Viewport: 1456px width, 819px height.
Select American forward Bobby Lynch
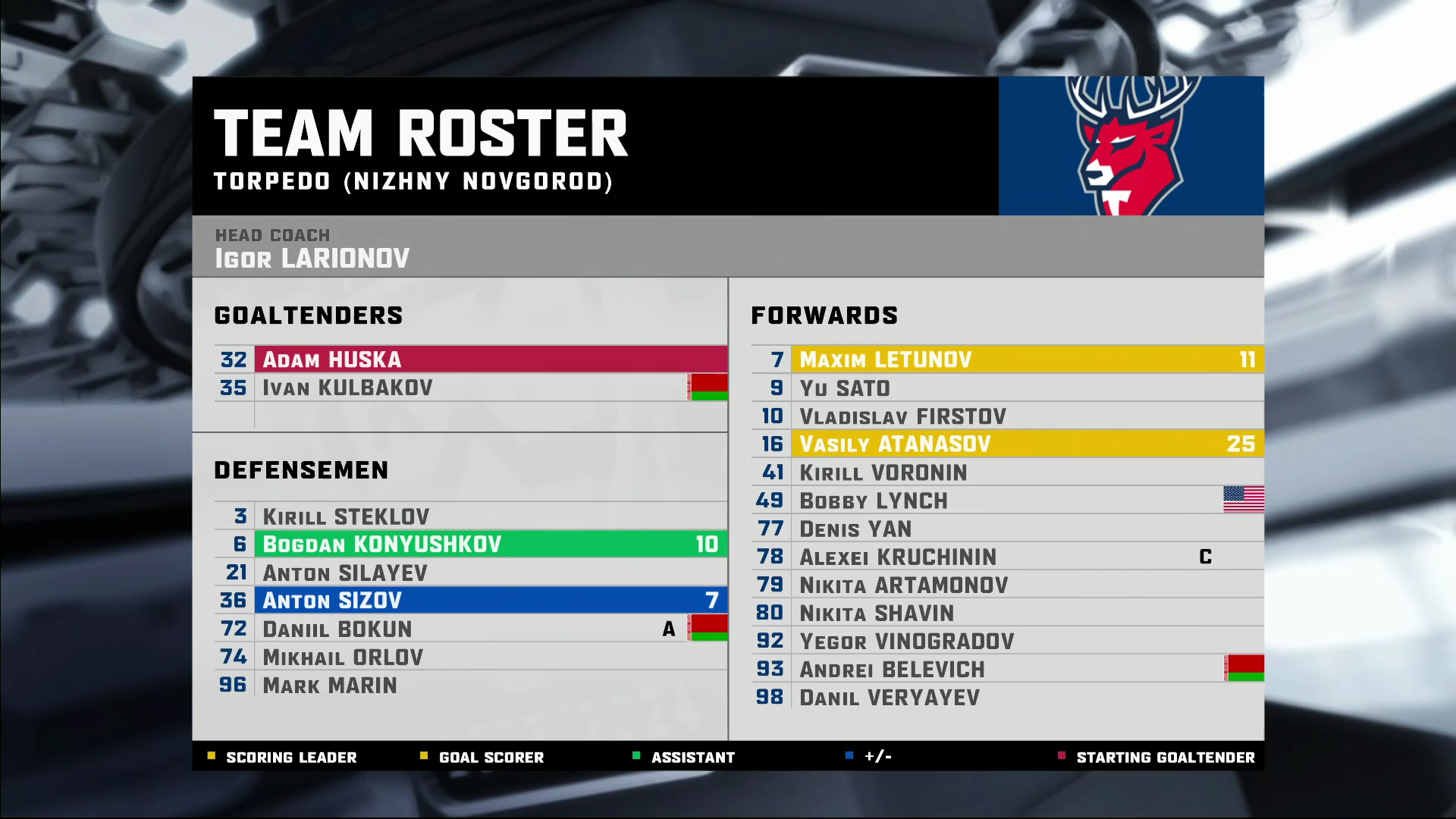1007,500
